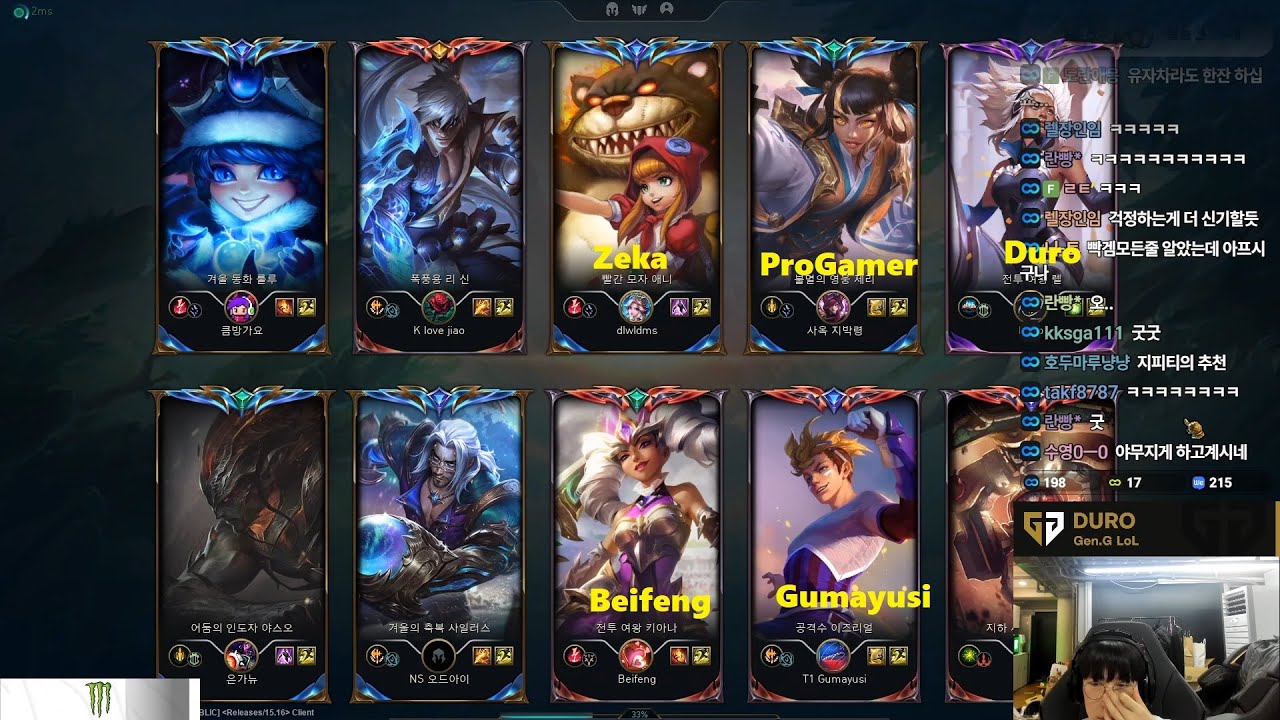
Task: Click the Monster Energy sponsor banner
Action: 100,698
